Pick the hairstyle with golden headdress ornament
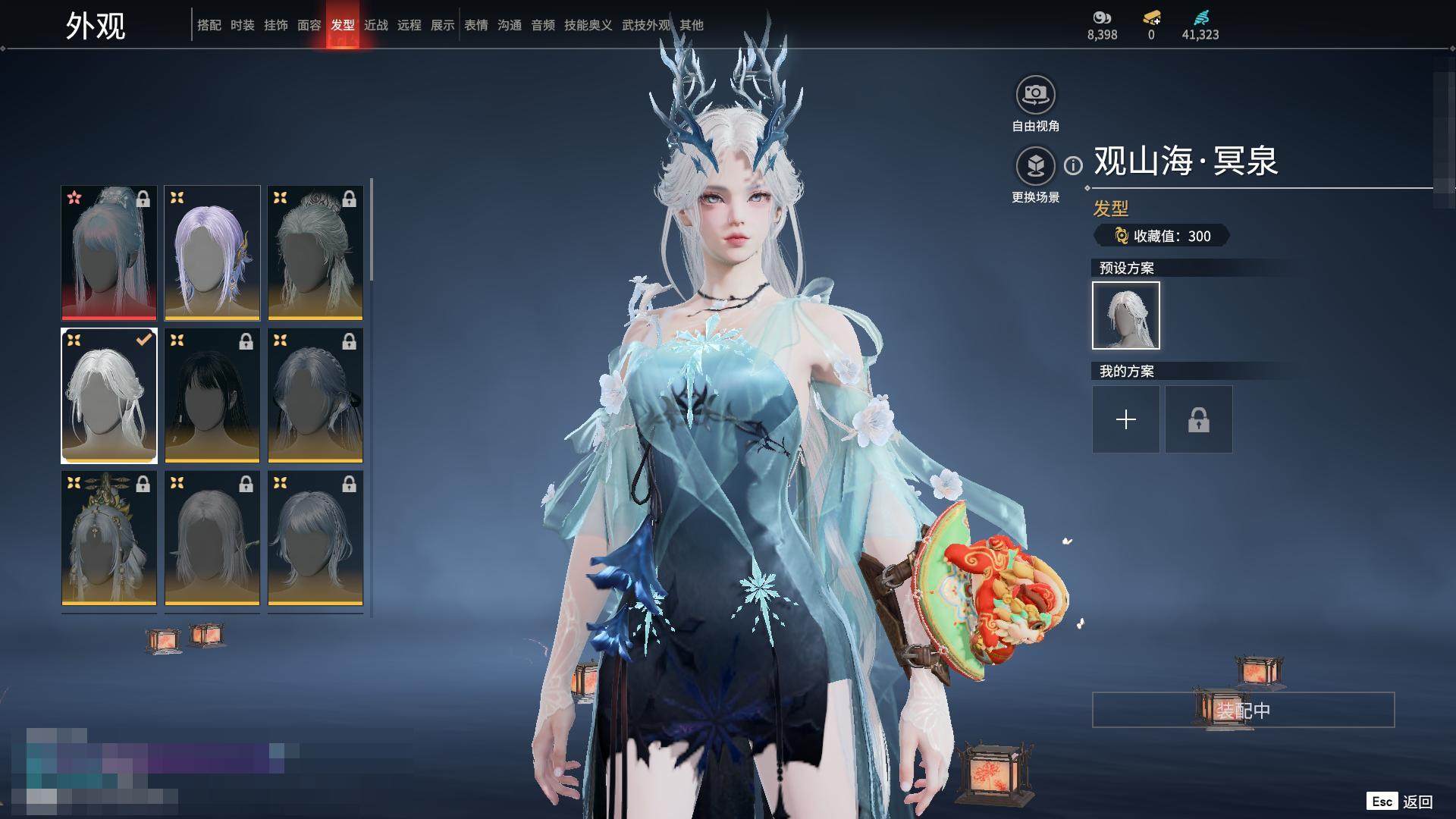The image size is (1456, 819). 109,538
